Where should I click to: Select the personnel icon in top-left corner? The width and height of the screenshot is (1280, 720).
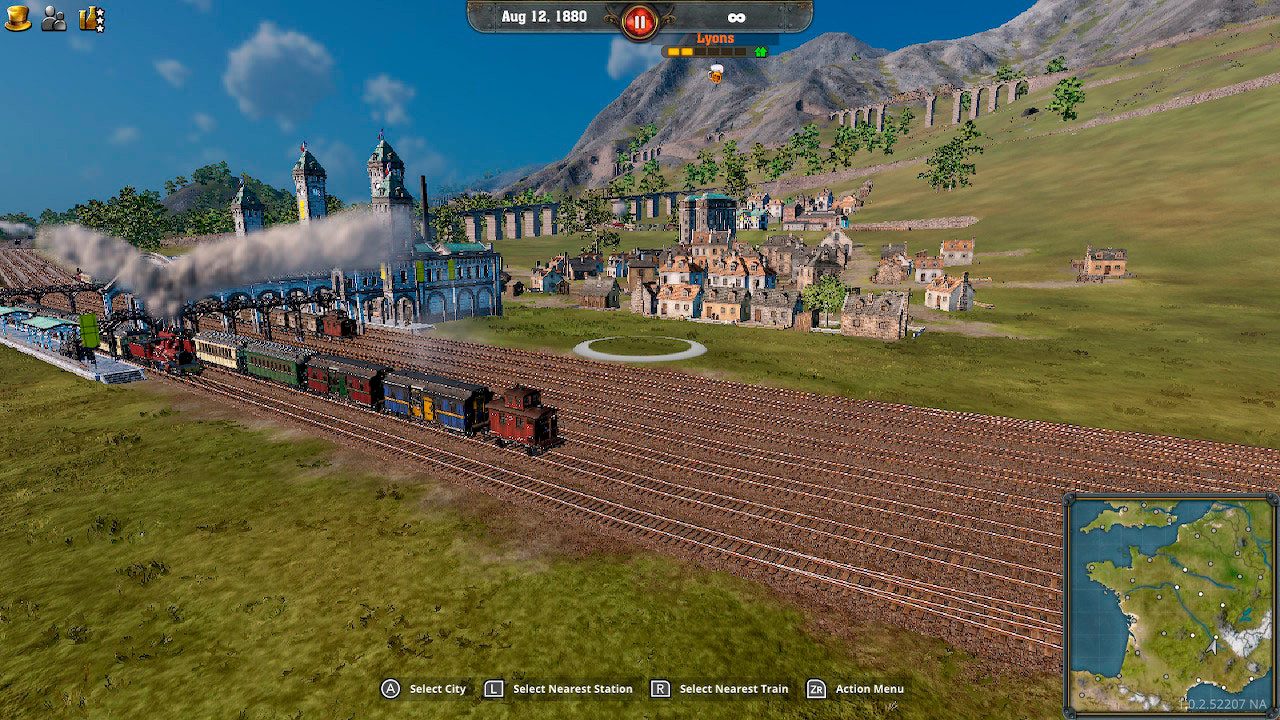pos(54,18)
